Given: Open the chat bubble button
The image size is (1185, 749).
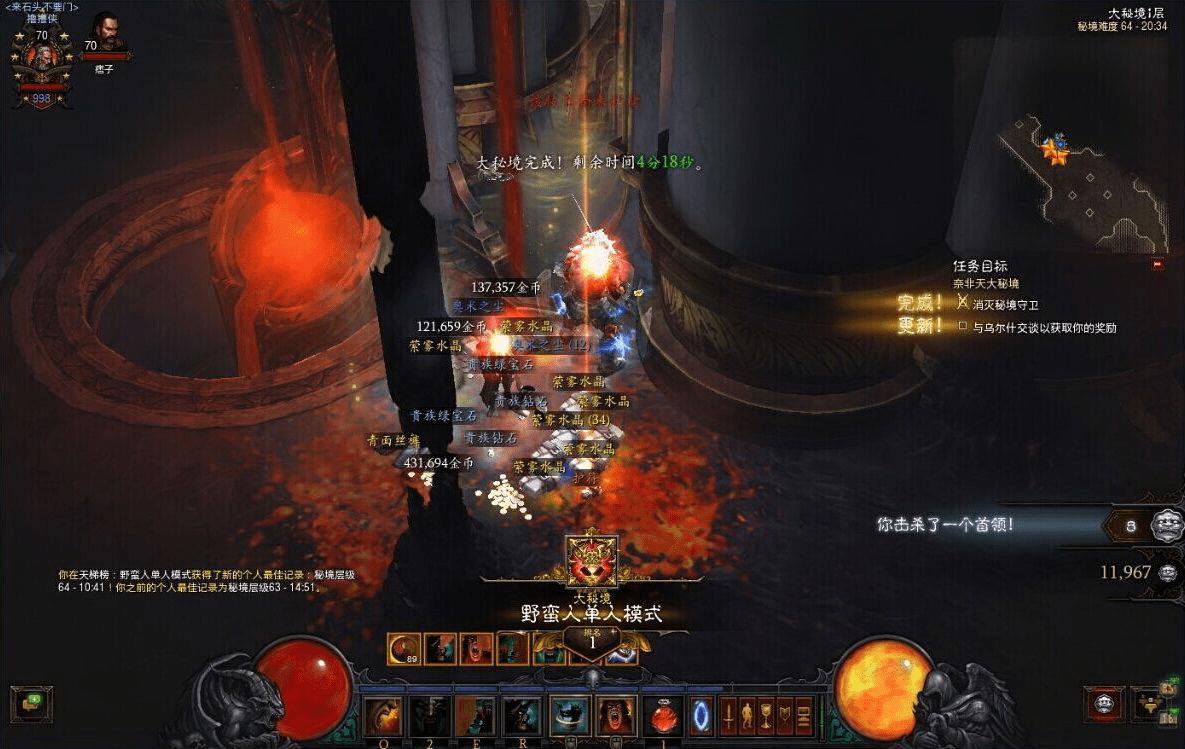Looking at the screenshot, I should [x=31, y=703].
